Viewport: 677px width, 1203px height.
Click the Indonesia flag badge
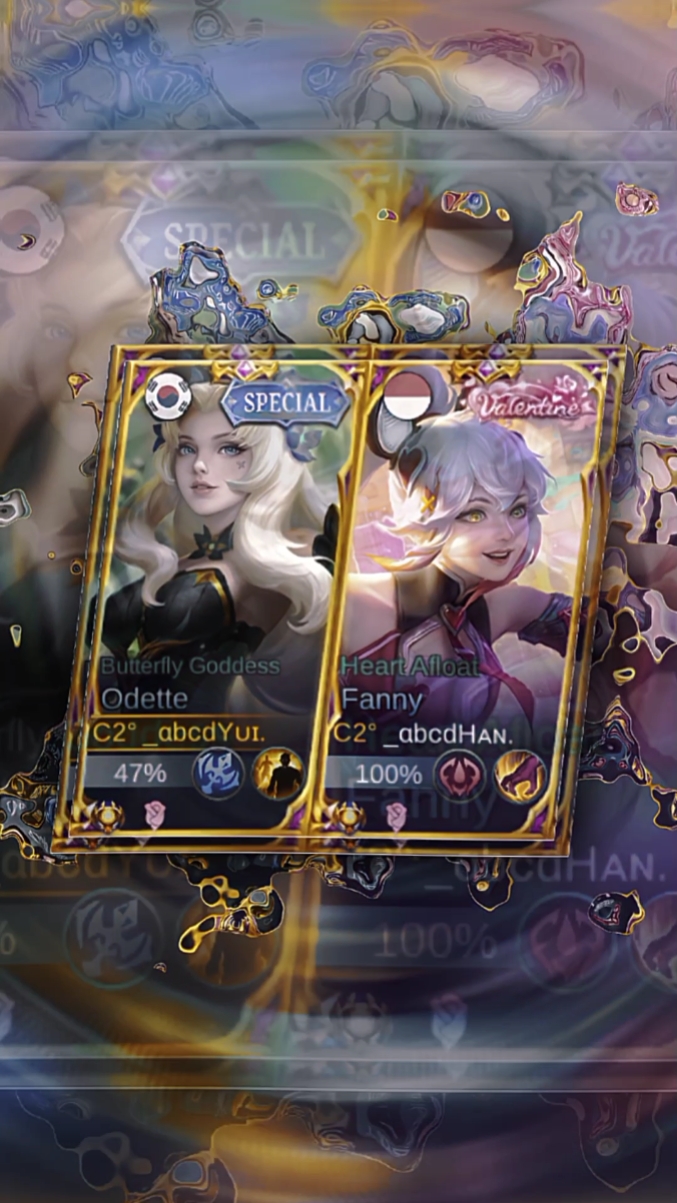(x=405, y=398)
